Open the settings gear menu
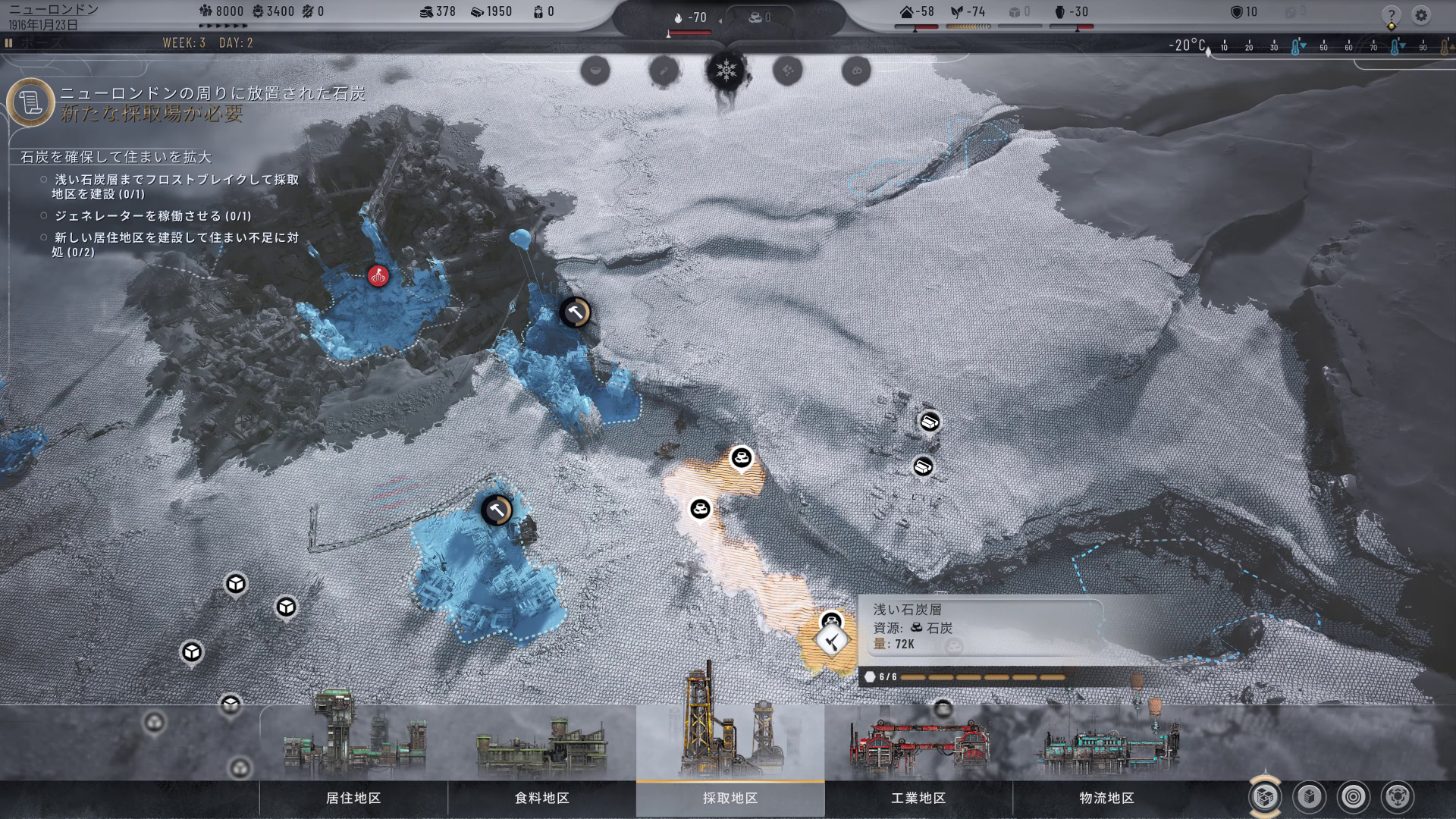Image resolution: width=1456 pixels, height=819 pixels. (x=1421, y=15)
